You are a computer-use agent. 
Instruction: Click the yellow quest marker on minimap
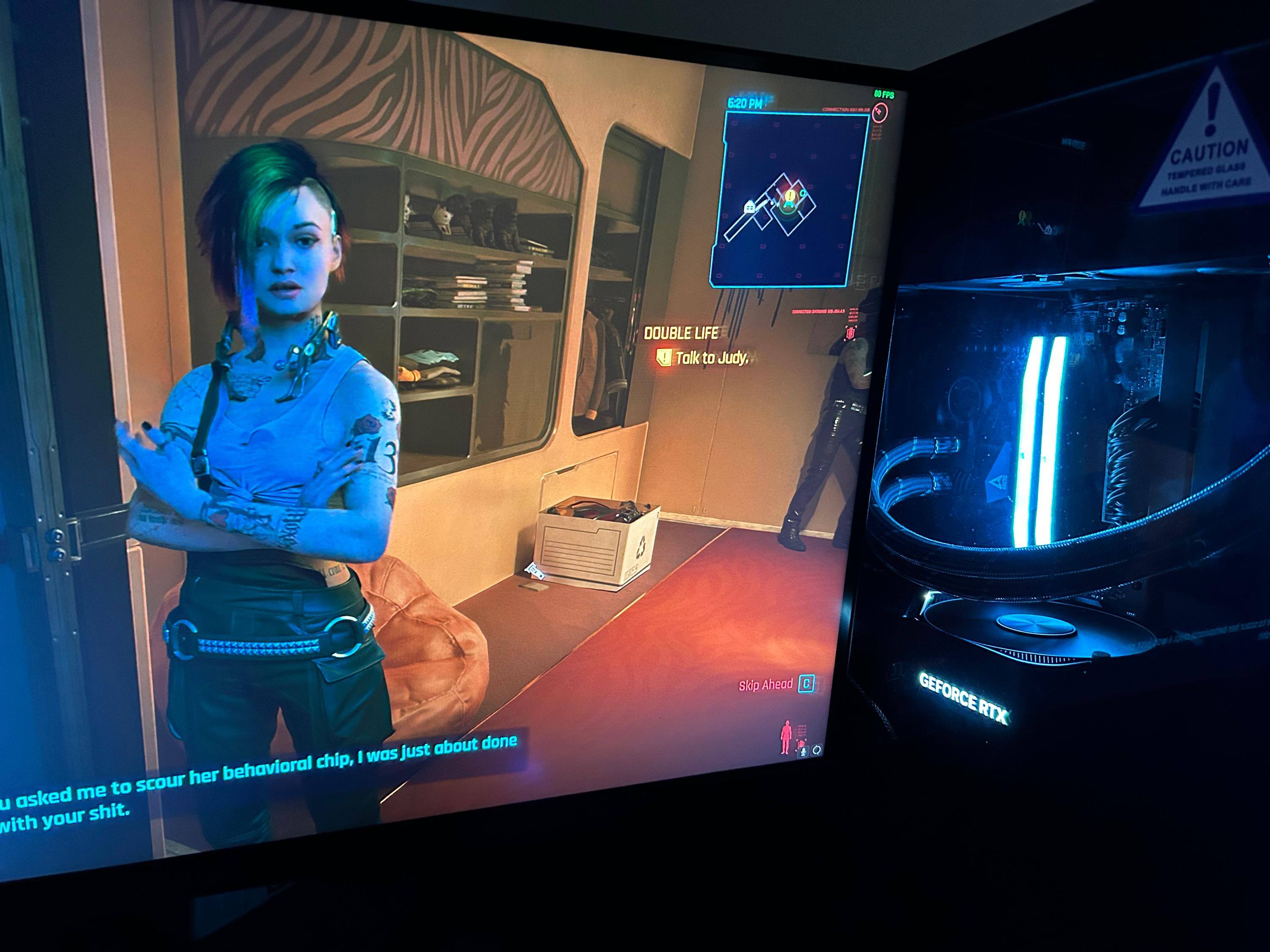pyautogui.click(x=790, y=197)
